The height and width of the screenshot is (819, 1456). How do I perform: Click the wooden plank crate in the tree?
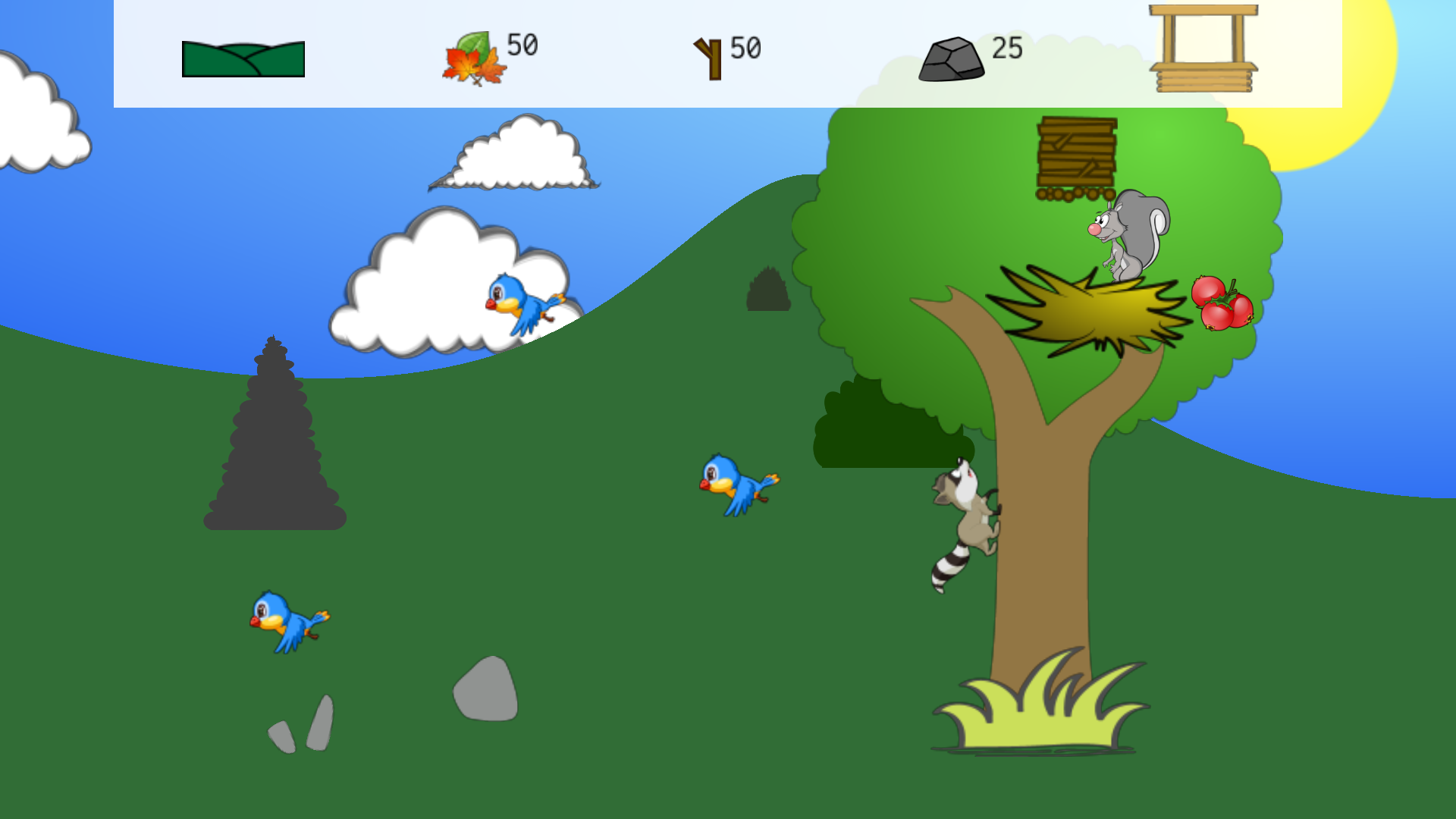point(1077,150)
